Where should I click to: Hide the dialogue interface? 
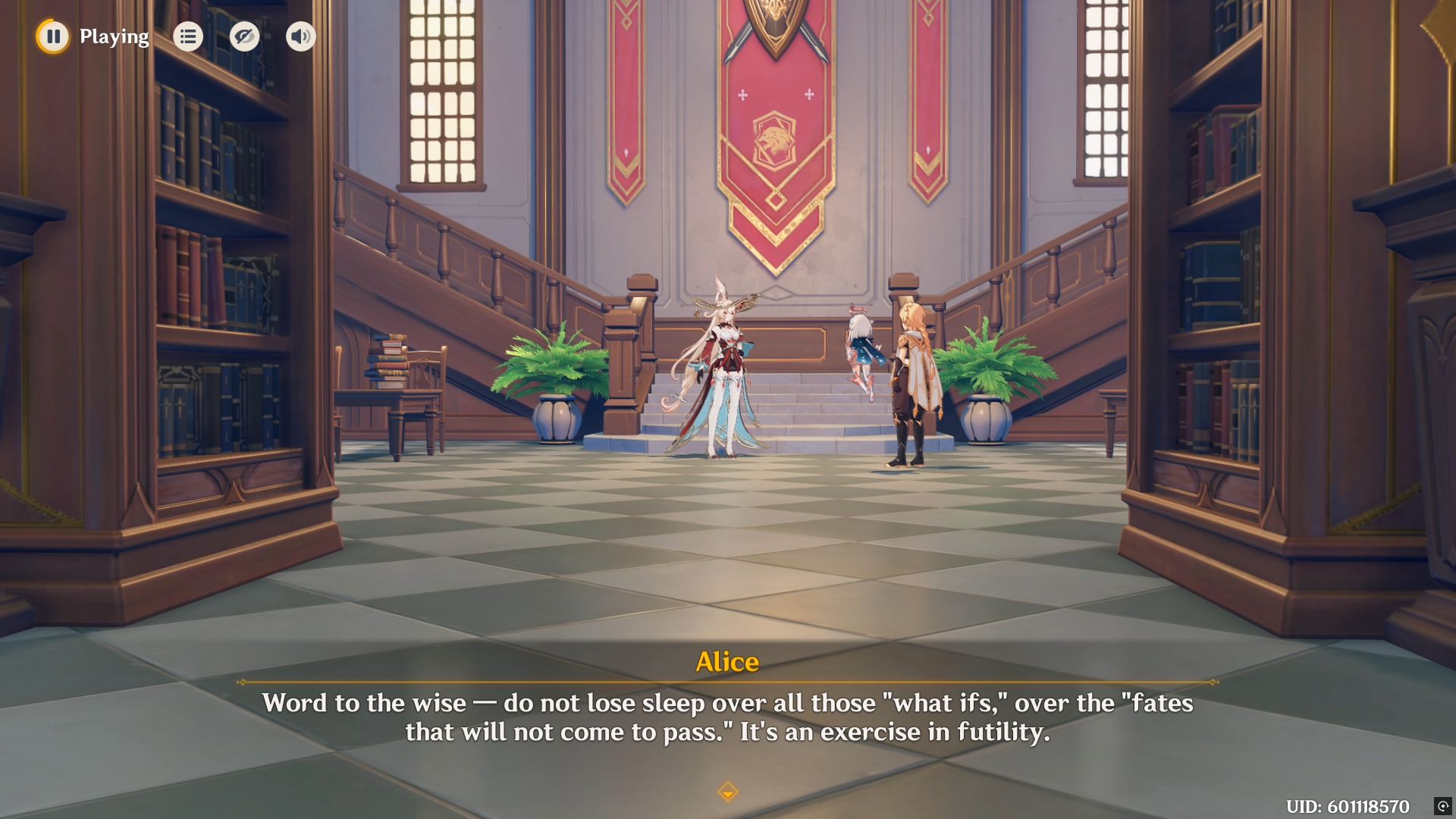(244, 36)
